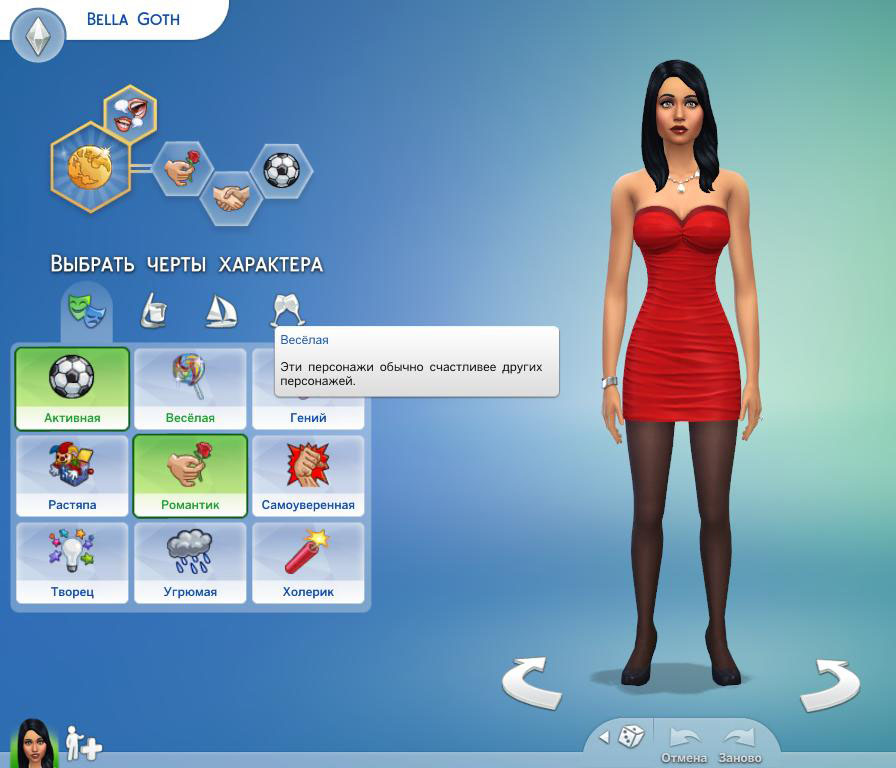The height and width of the screenshot is (768, 896).
Task: Rotate the Sim with the right arrow
Action: [830, 685]
